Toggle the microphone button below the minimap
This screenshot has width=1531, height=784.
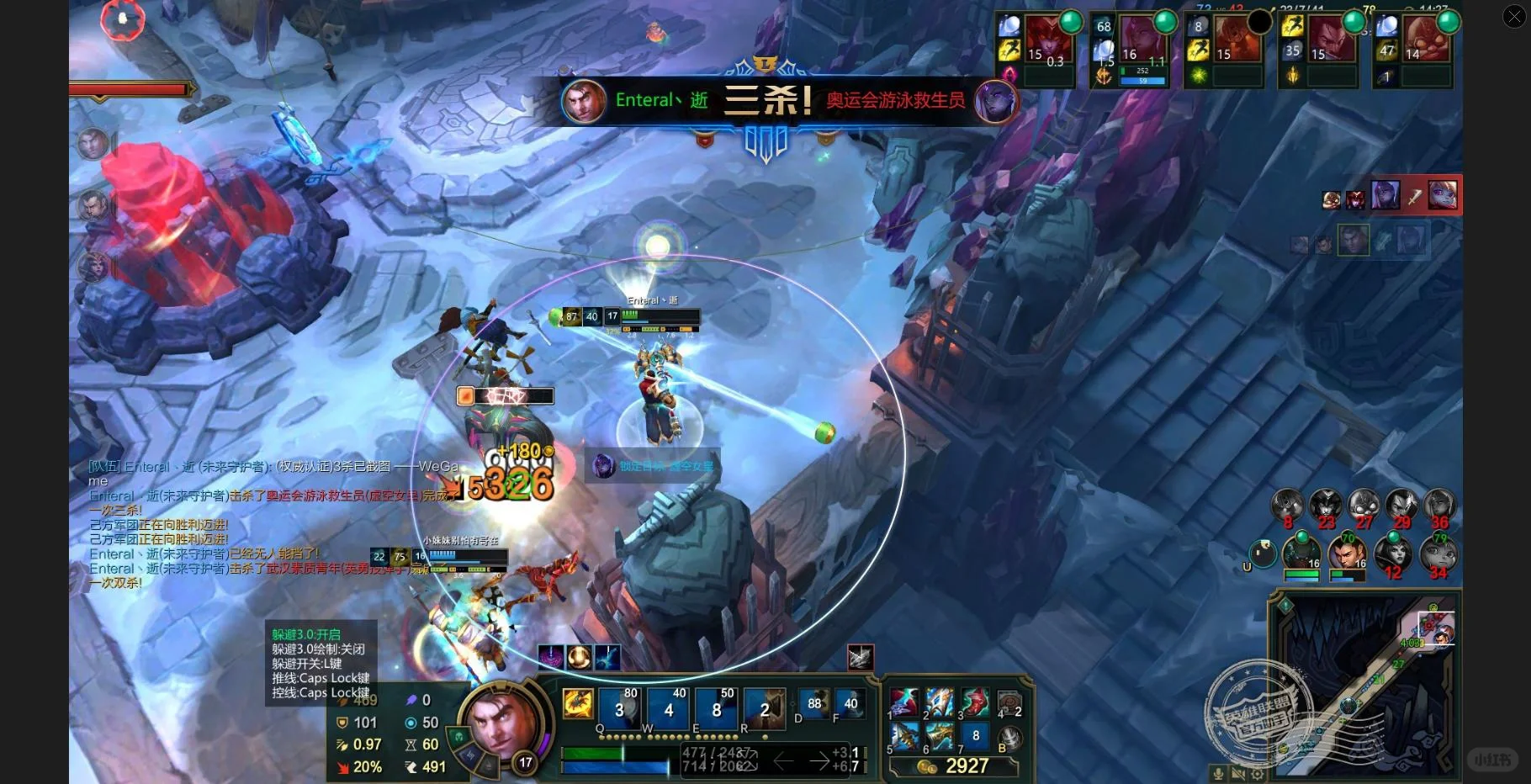(1217, 774)
